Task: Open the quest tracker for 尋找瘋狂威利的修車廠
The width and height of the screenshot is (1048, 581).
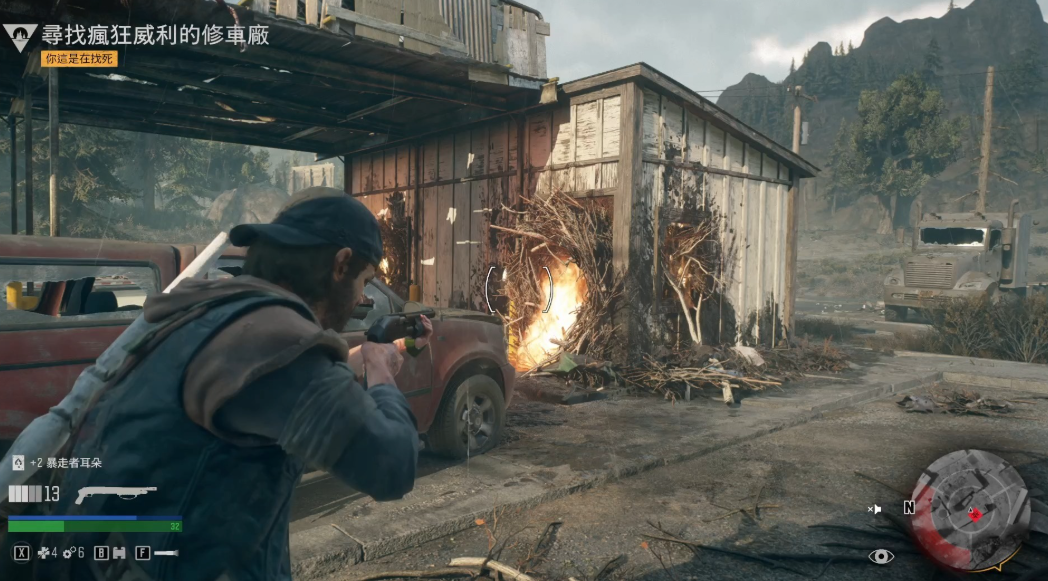Action: (x=155, y=34)
